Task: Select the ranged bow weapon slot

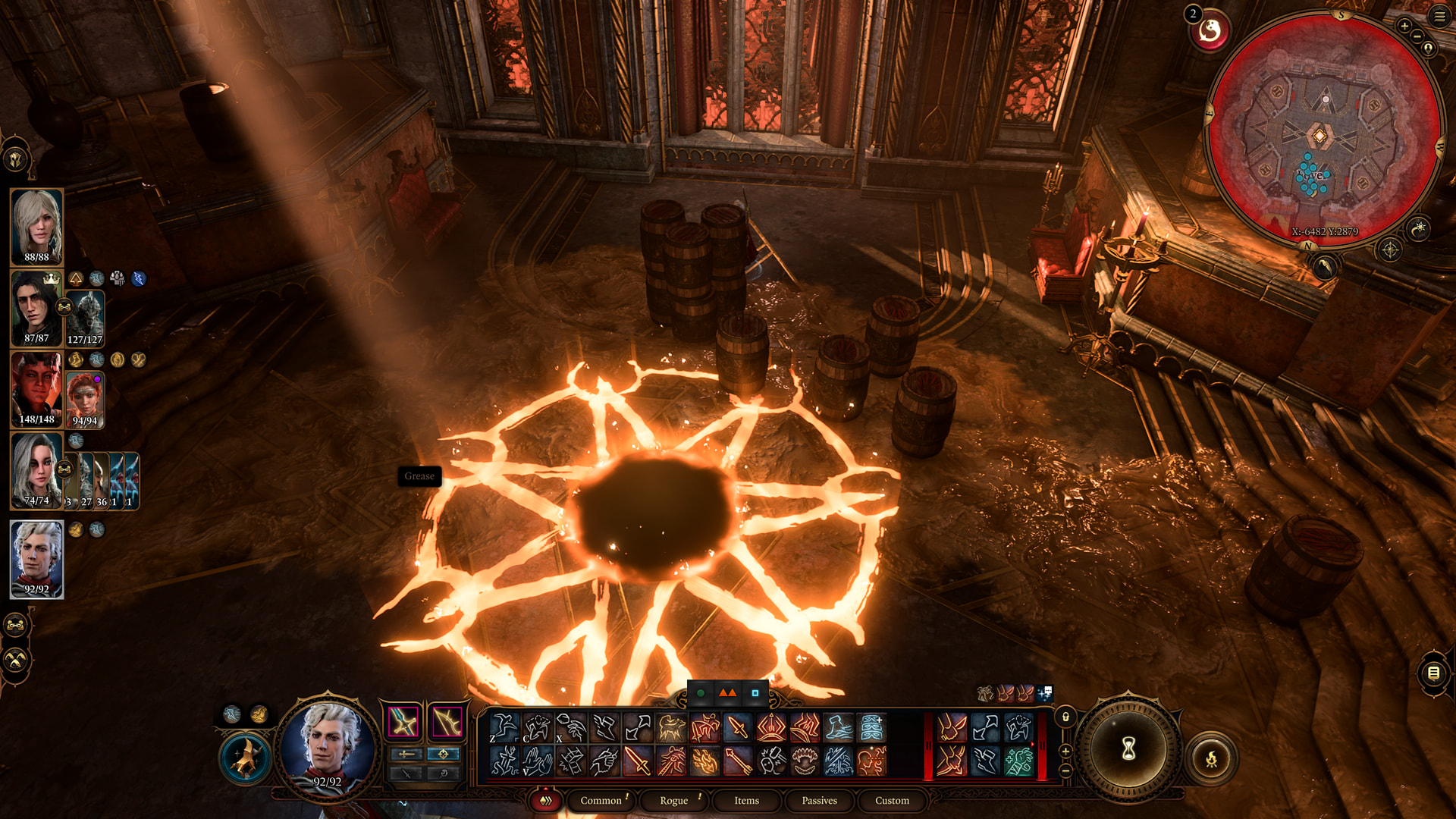Action: pos(446,720)
